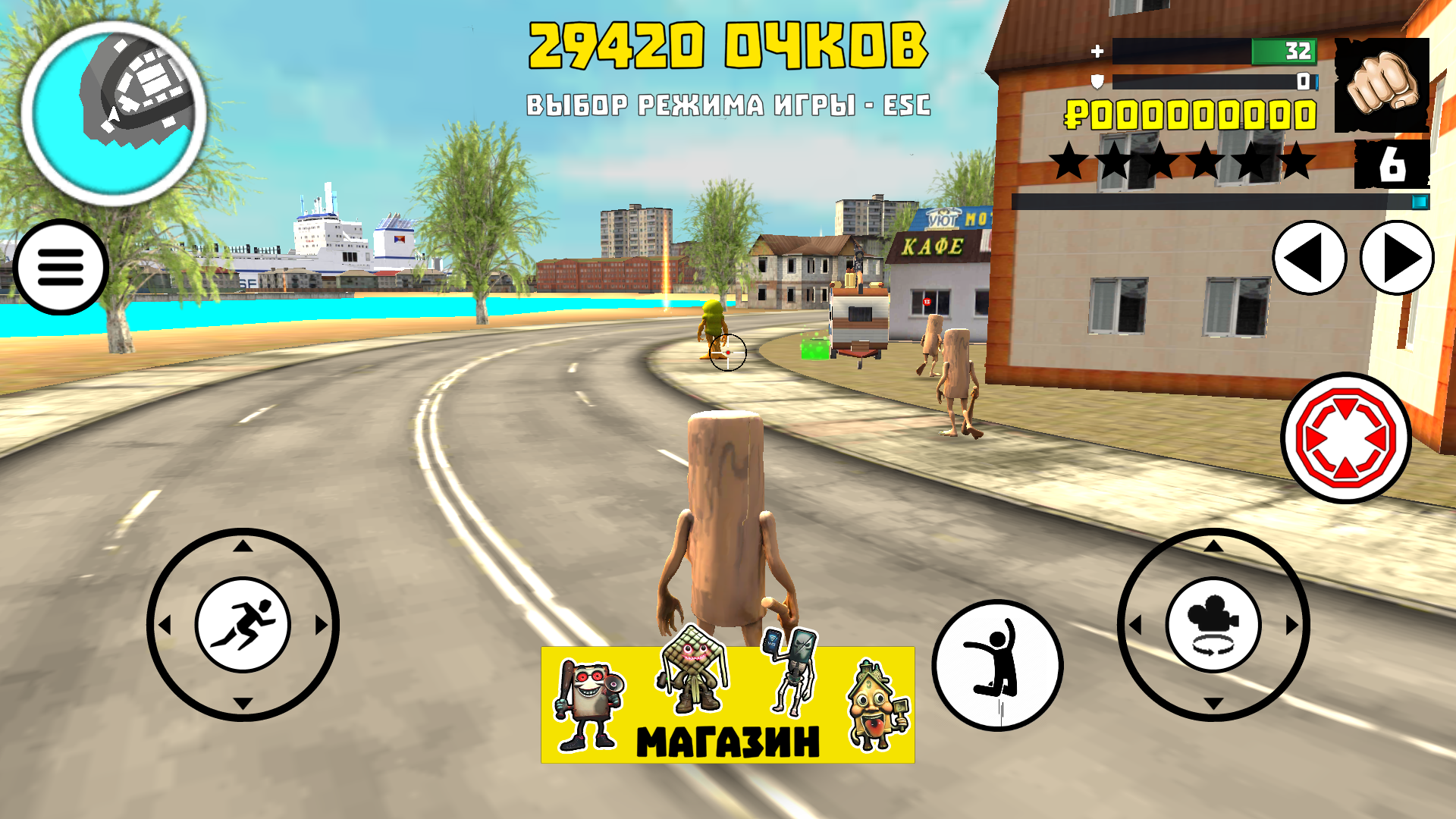Screen dimensions: 1456x819
Task: Tap the crosshair aiming reticle on the enemy
Action: point(730,351)
